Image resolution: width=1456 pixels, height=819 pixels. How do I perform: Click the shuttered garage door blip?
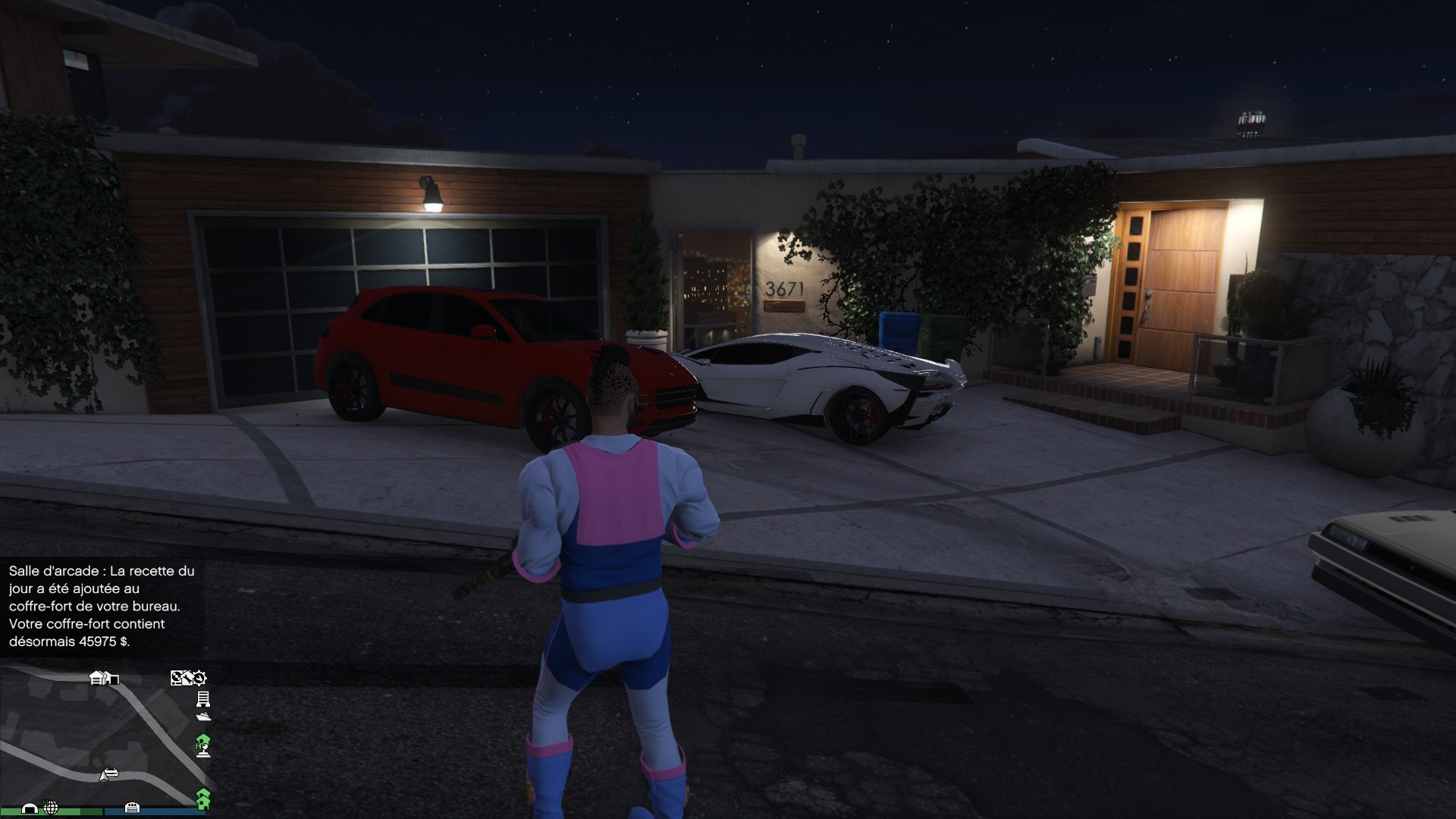coord(131,807)
